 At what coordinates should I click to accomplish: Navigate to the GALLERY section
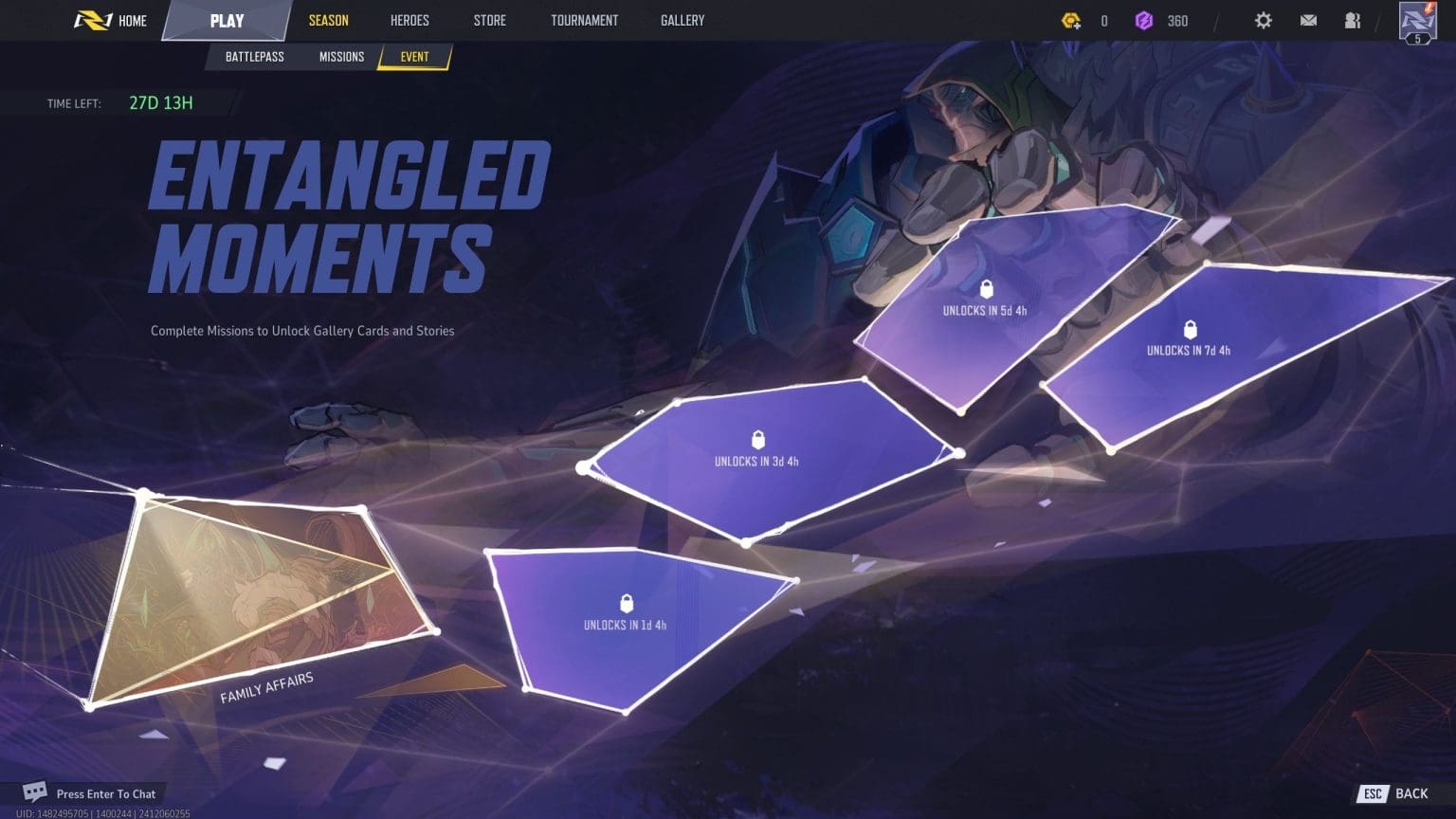pos(682,20)
